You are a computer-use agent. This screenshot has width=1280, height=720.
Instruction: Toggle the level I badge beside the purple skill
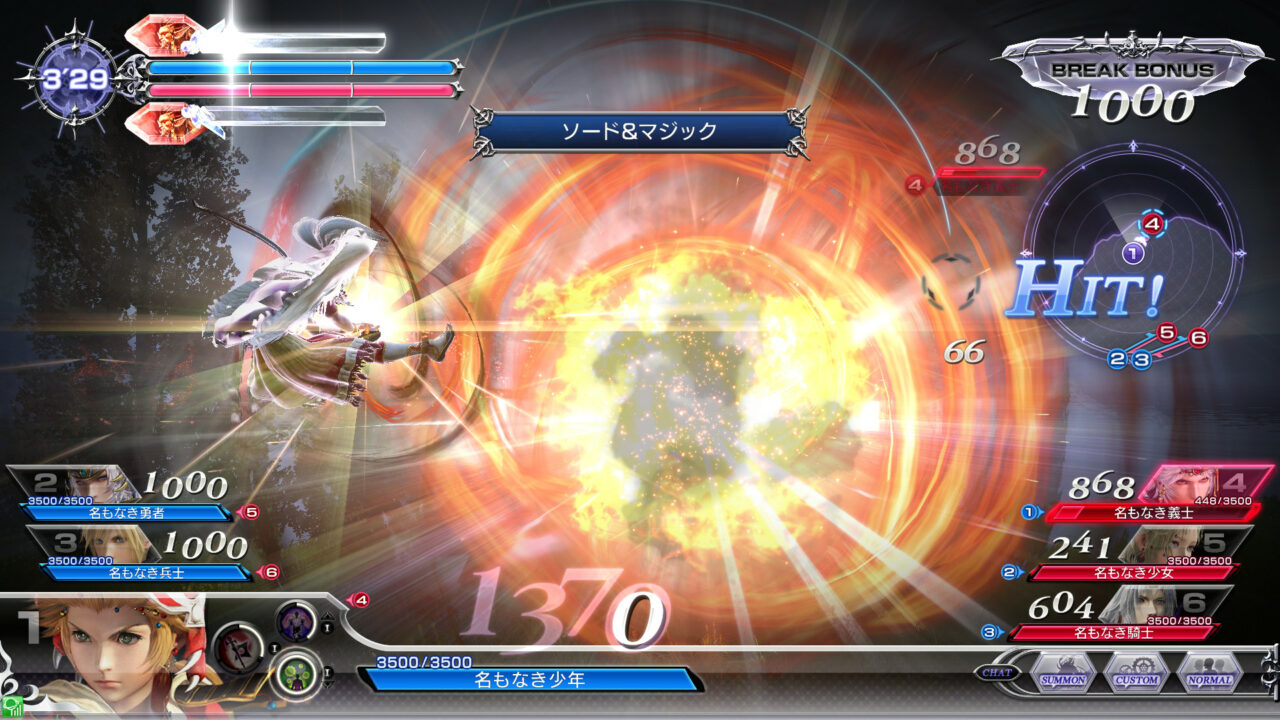(327, 628)
